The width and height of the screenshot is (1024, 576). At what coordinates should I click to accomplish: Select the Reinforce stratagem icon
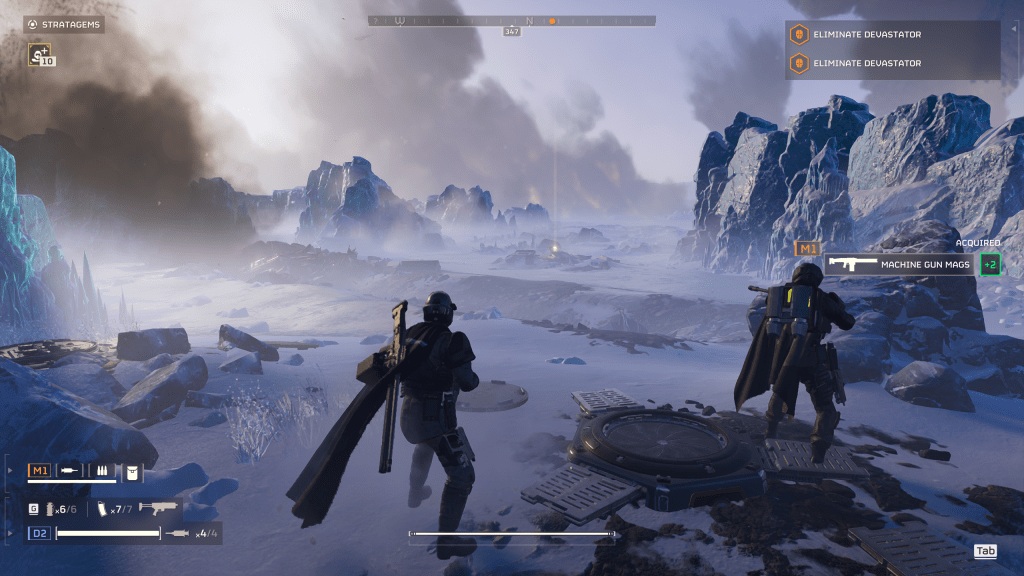click(41, 54)
